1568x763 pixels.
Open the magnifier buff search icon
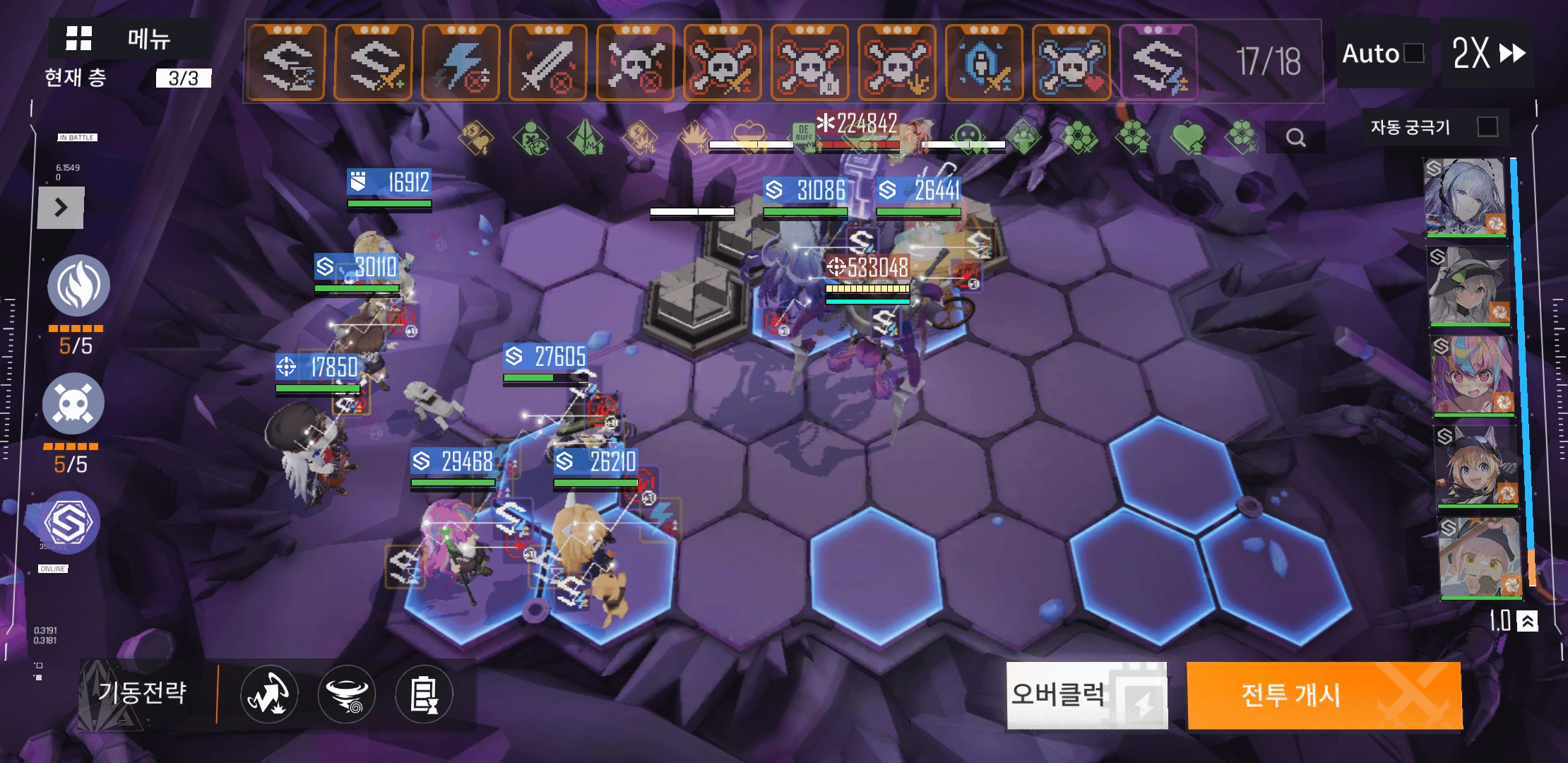point(1295,137)
